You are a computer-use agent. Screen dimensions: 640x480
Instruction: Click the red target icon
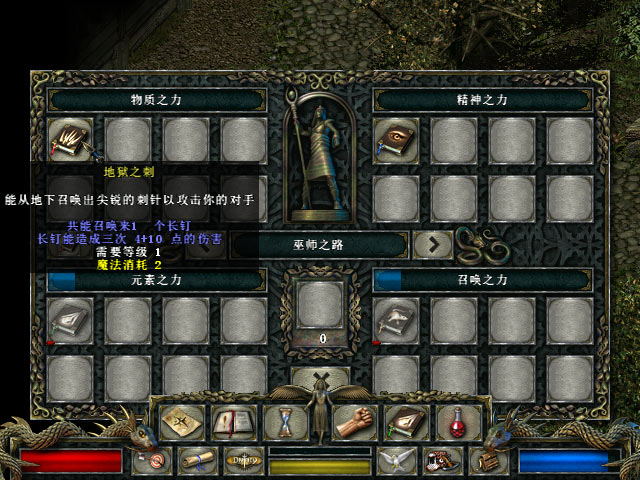coord(154,461)
